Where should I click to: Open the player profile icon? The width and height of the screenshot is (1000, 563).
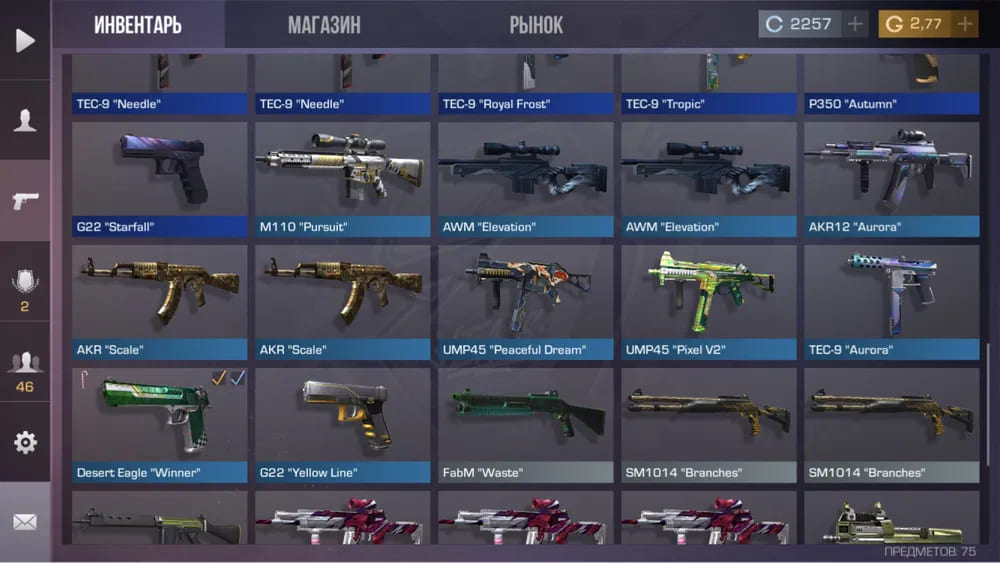coord(25,121)
